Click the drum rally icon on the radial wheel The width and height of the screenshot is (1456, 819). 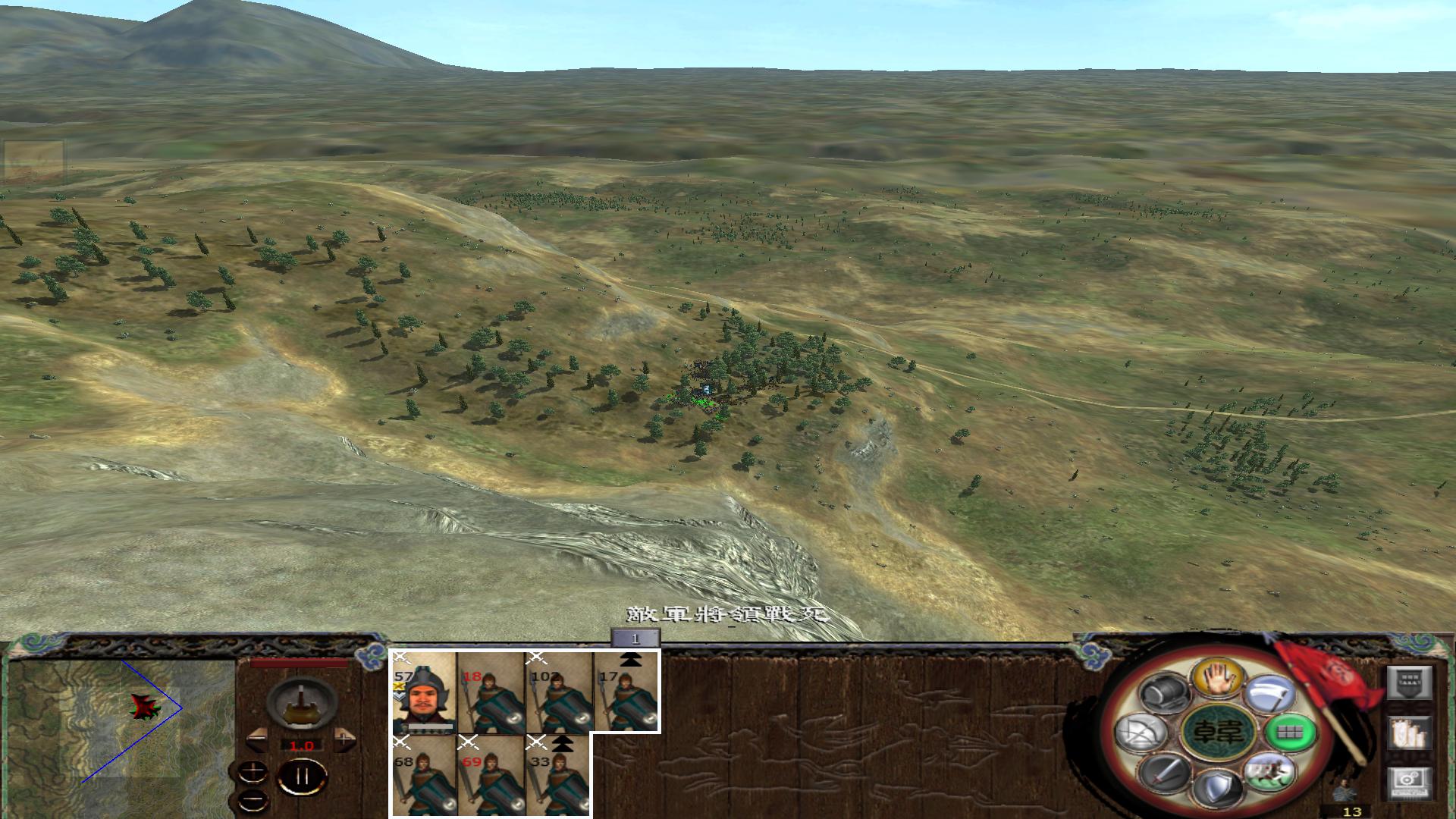tap(1164, 691)
